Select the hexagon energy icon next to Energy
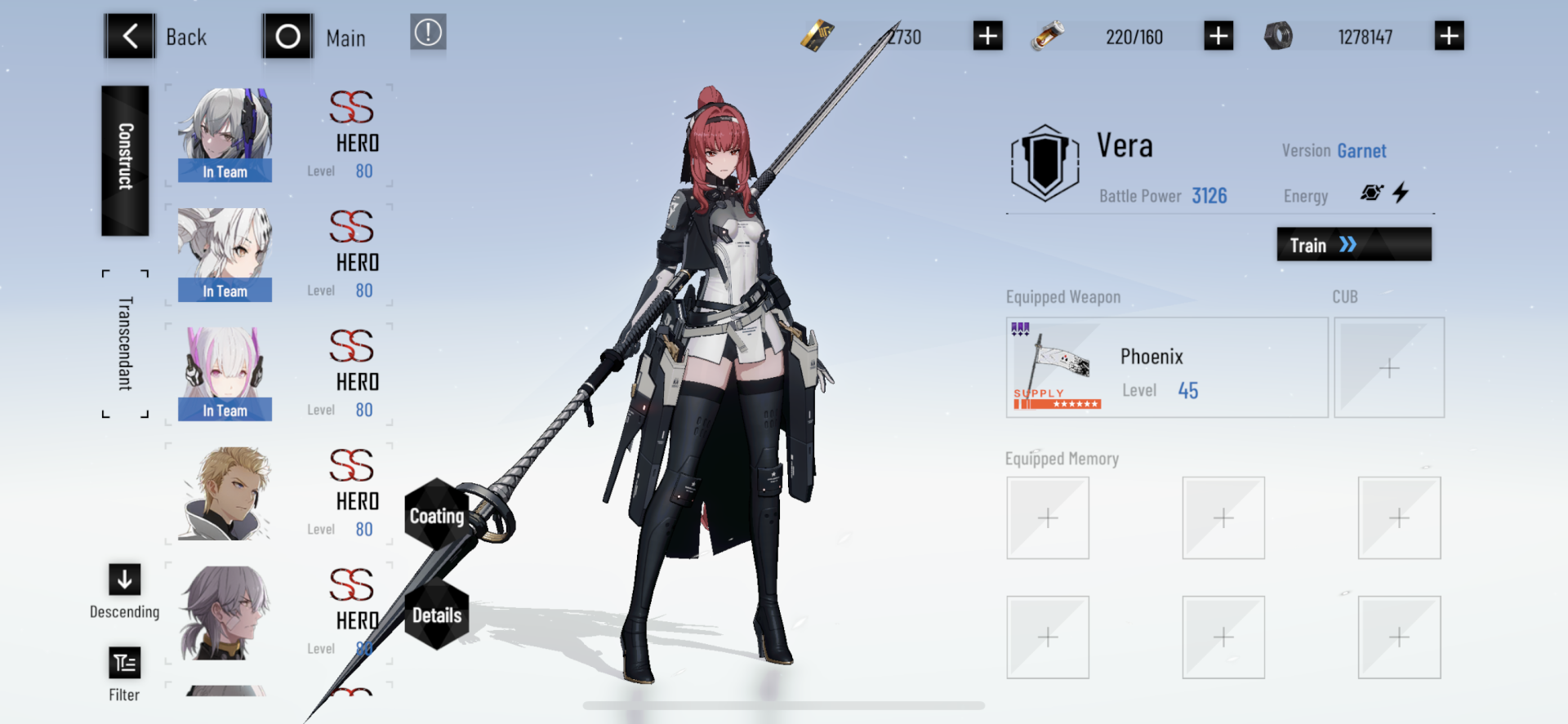 pyautogui.click(x=1372, y=193)
